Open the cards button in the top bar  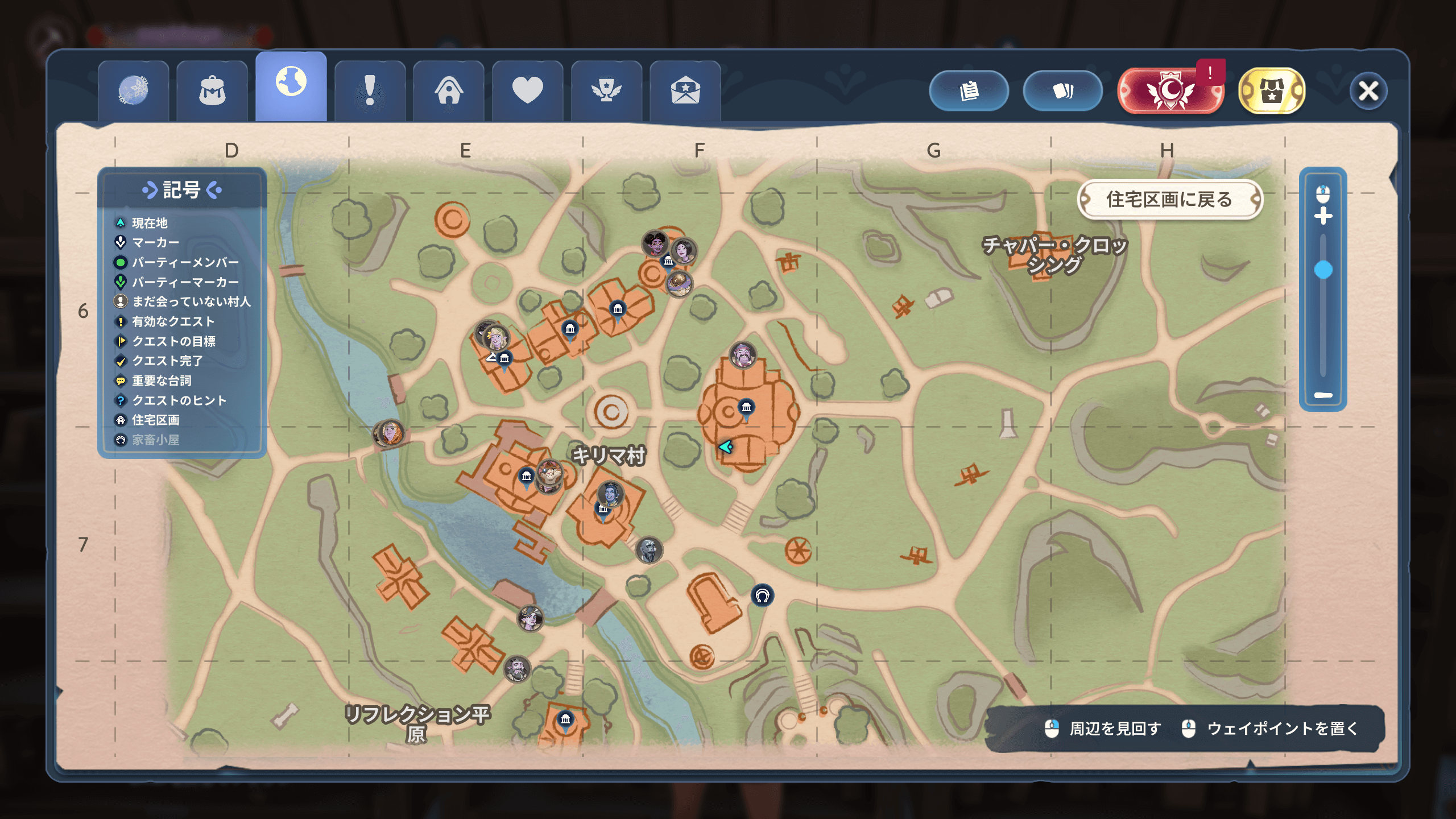pyautogui.click(x=1062, y=91)
